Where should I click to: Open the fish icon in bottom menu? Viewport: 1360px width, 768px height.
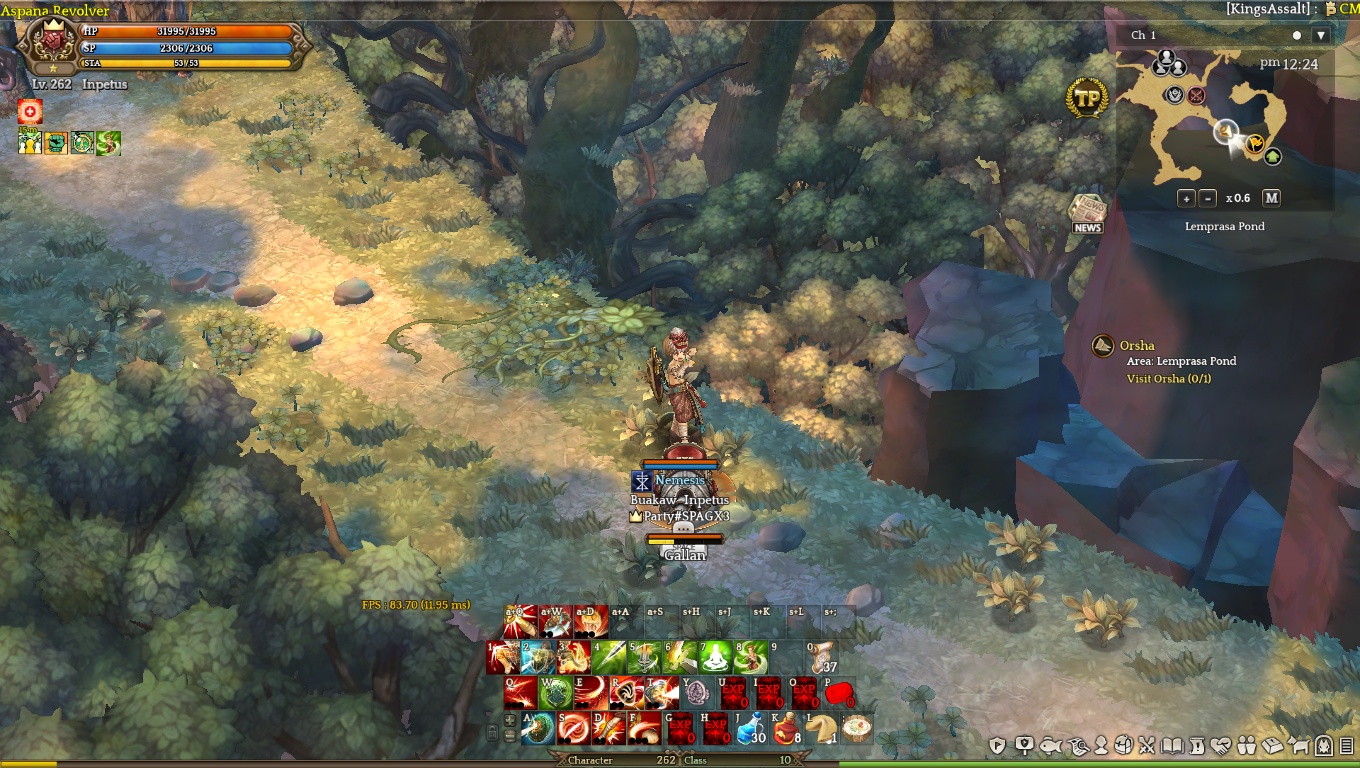tap(1050, 745)
